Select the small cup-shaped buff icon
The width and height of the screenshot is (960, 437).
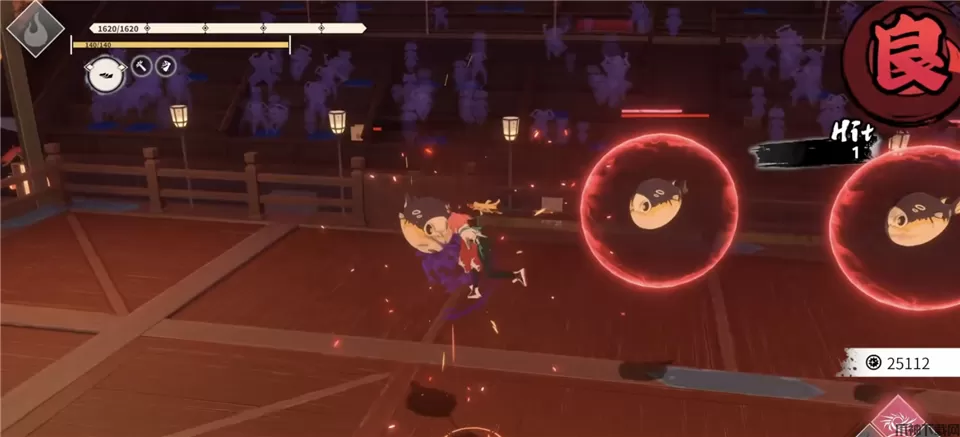[x=168, y=66]
